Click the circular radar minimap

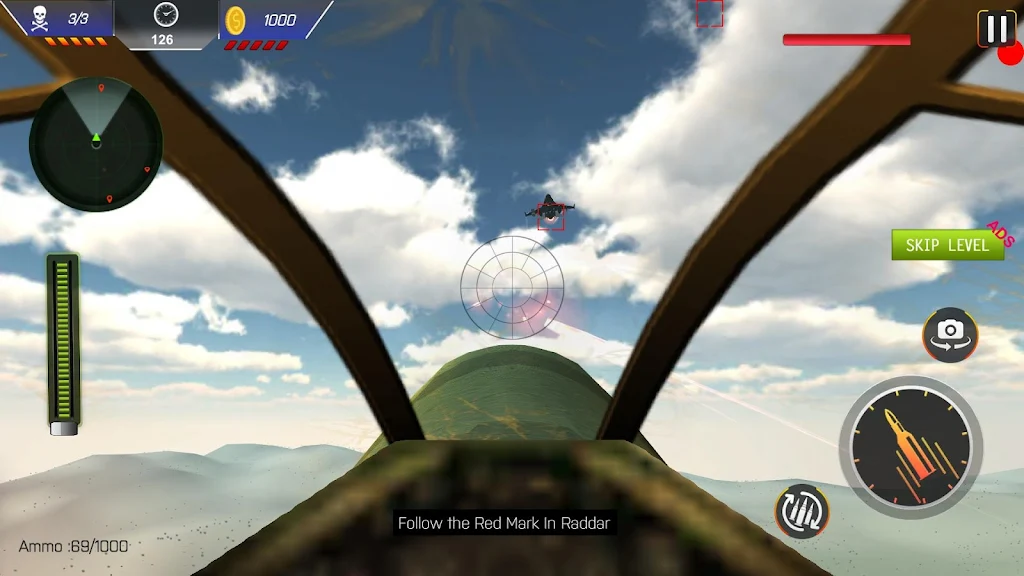(96, 144)
